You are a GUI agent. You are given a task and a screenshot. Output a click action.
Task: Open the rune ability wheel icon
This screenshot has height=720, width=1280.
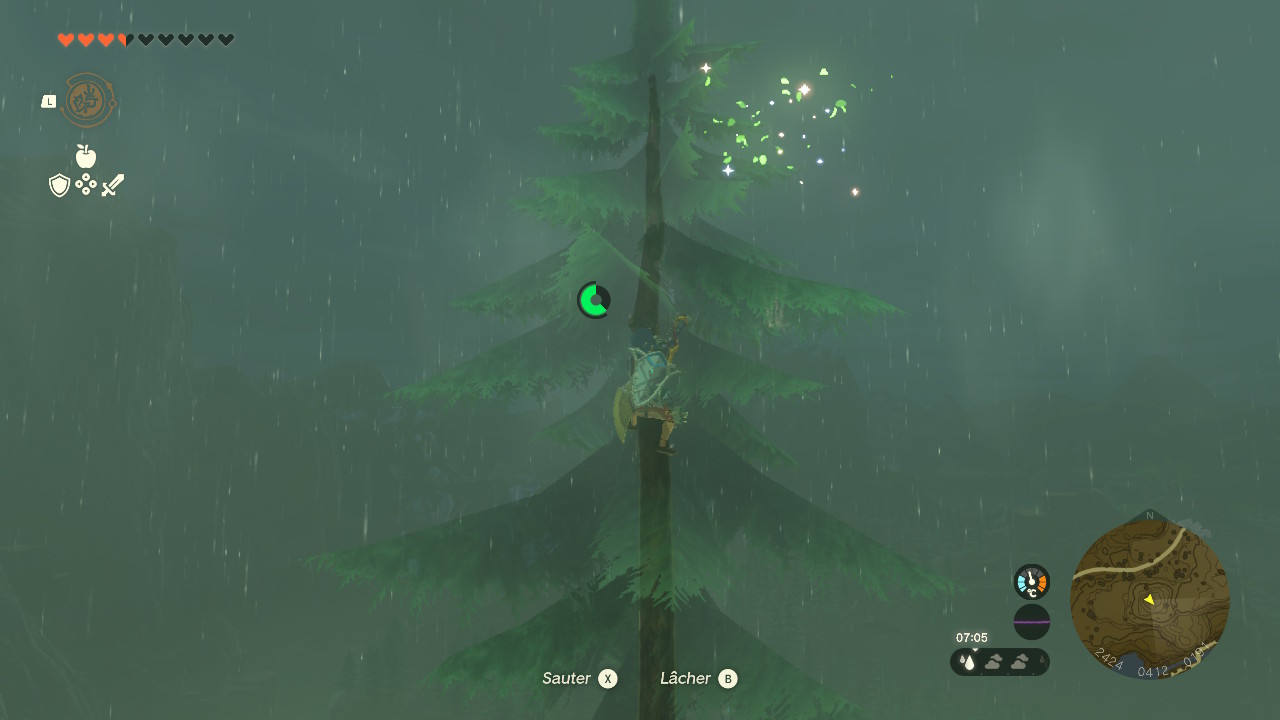pyautogui.click(x=88, y=101)
